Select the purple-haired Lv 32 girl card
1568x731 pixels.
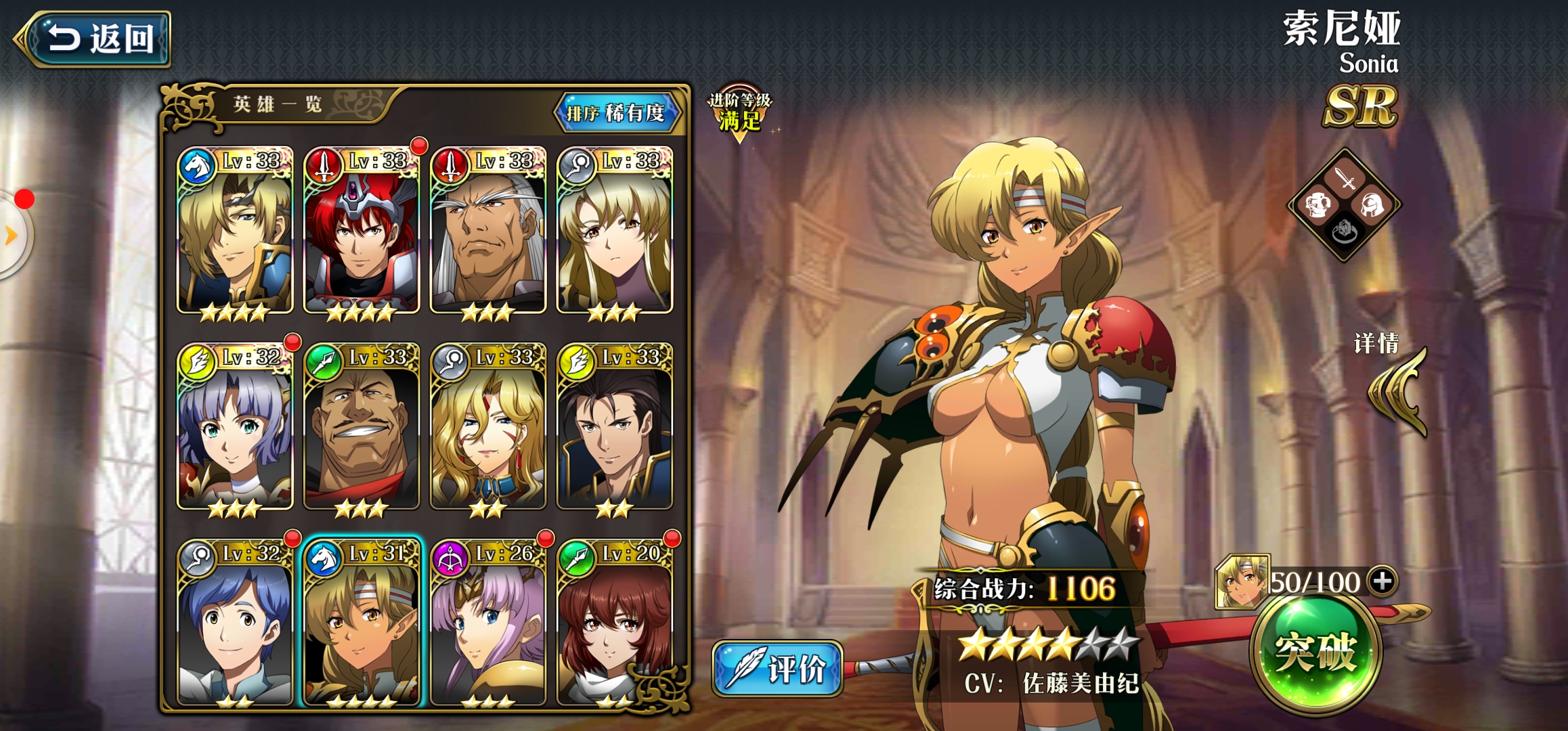point(235,428)
